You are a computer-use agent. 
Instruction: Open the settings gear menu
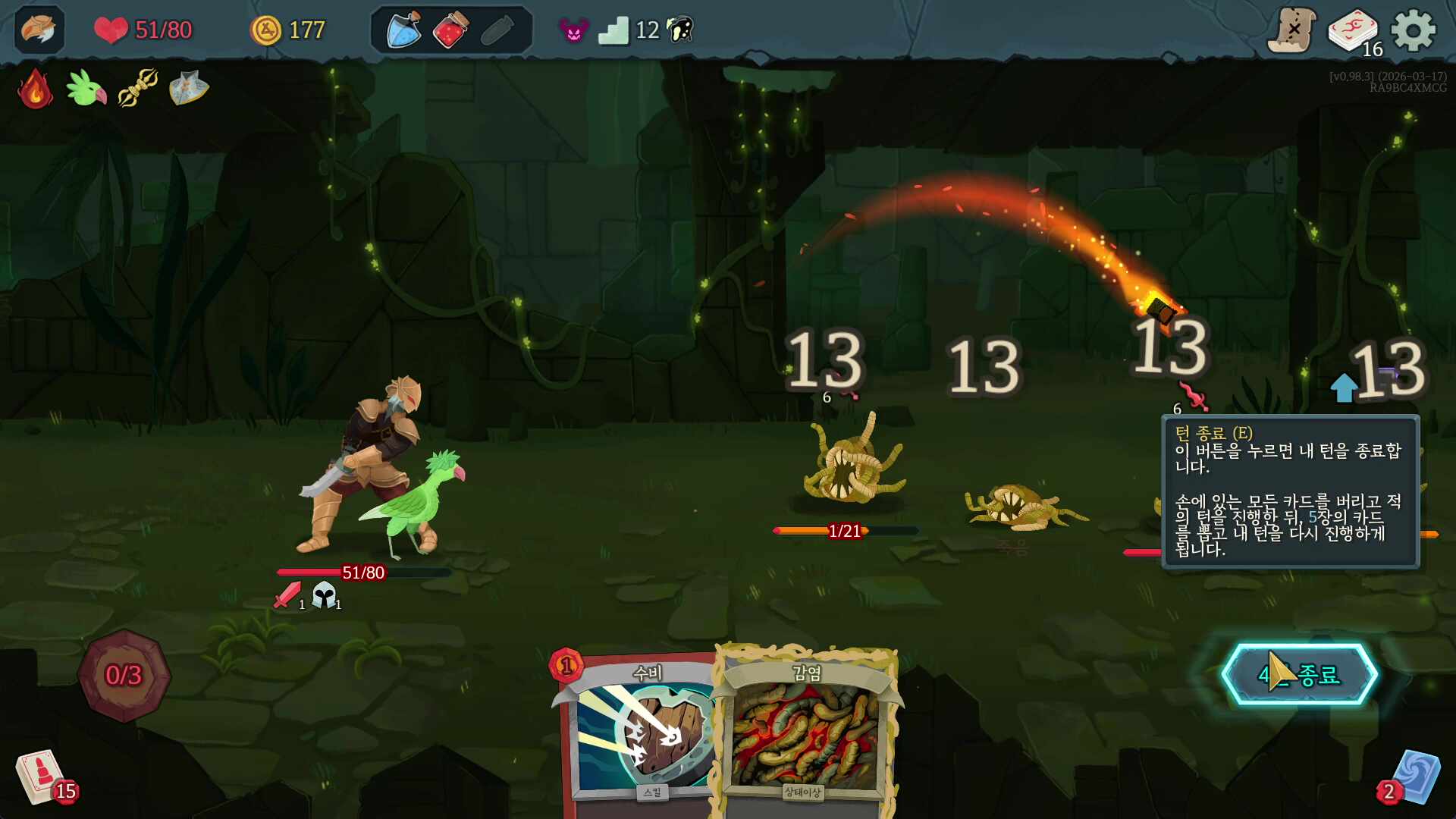[1414, 30]
